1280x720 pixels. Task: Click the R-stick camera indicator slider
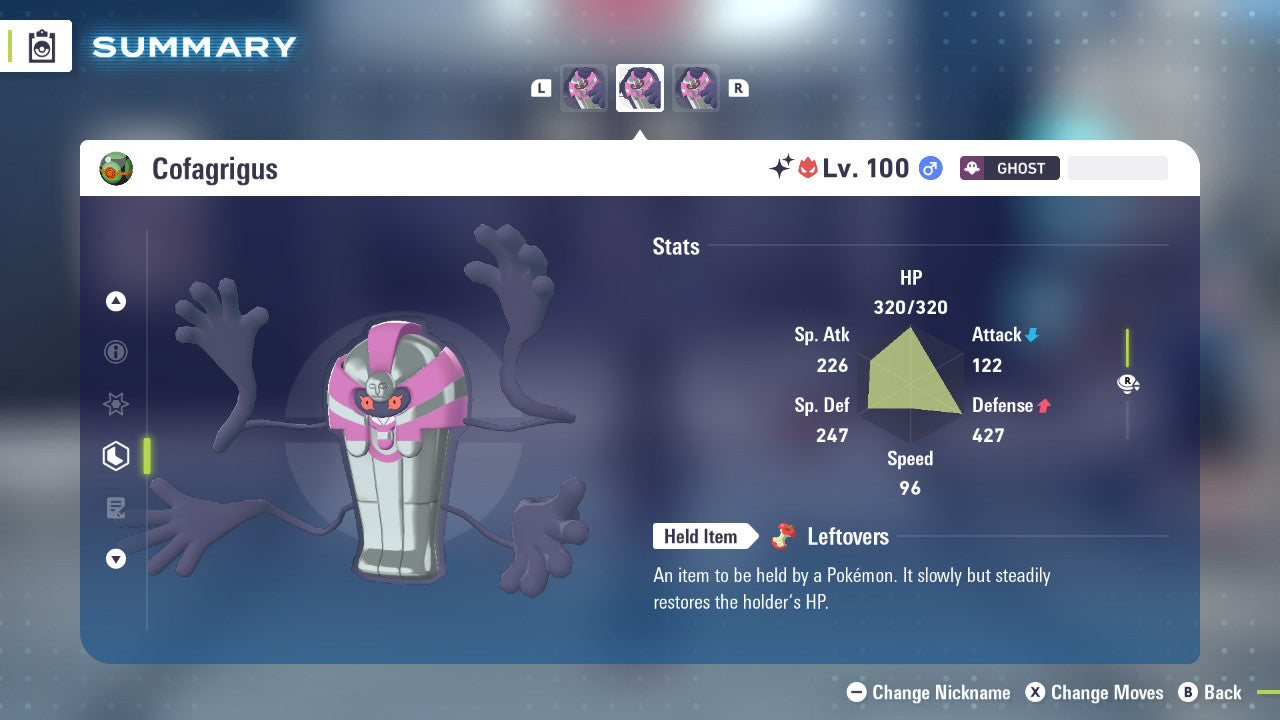(x=1128, y=383)
